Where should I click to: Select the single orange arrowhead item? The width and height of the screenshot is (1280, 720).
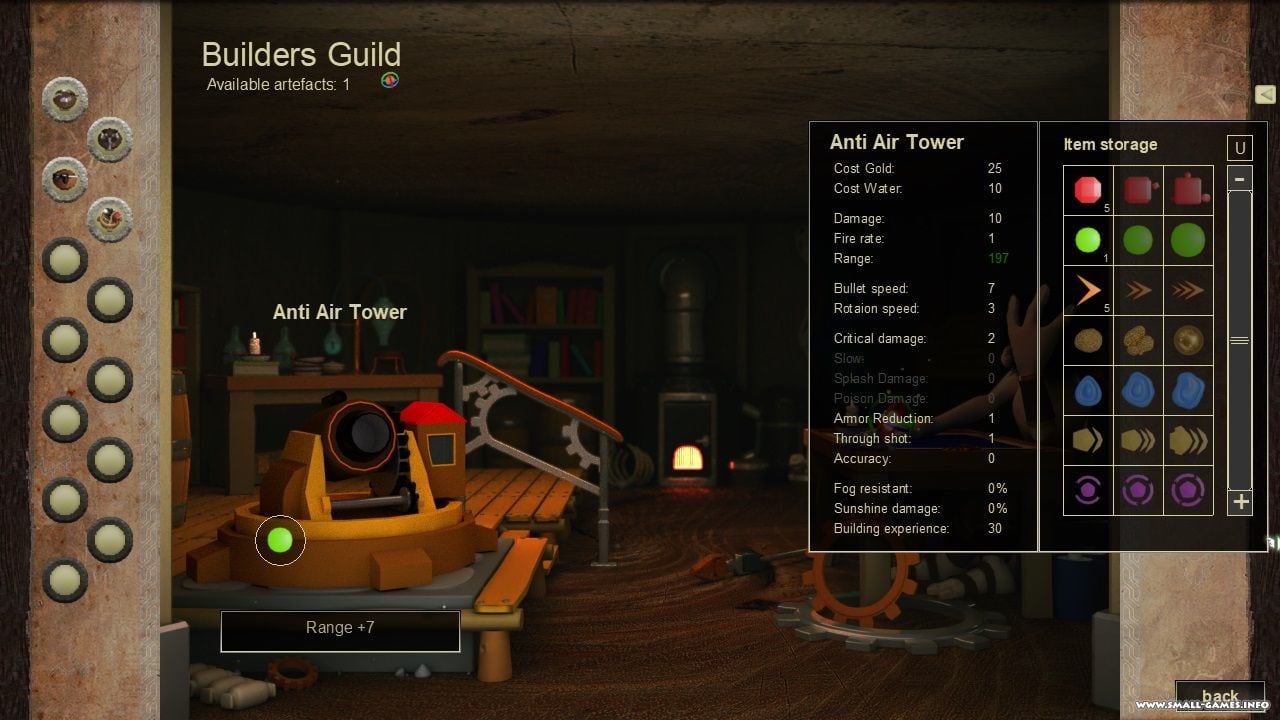click(1087, 290)
